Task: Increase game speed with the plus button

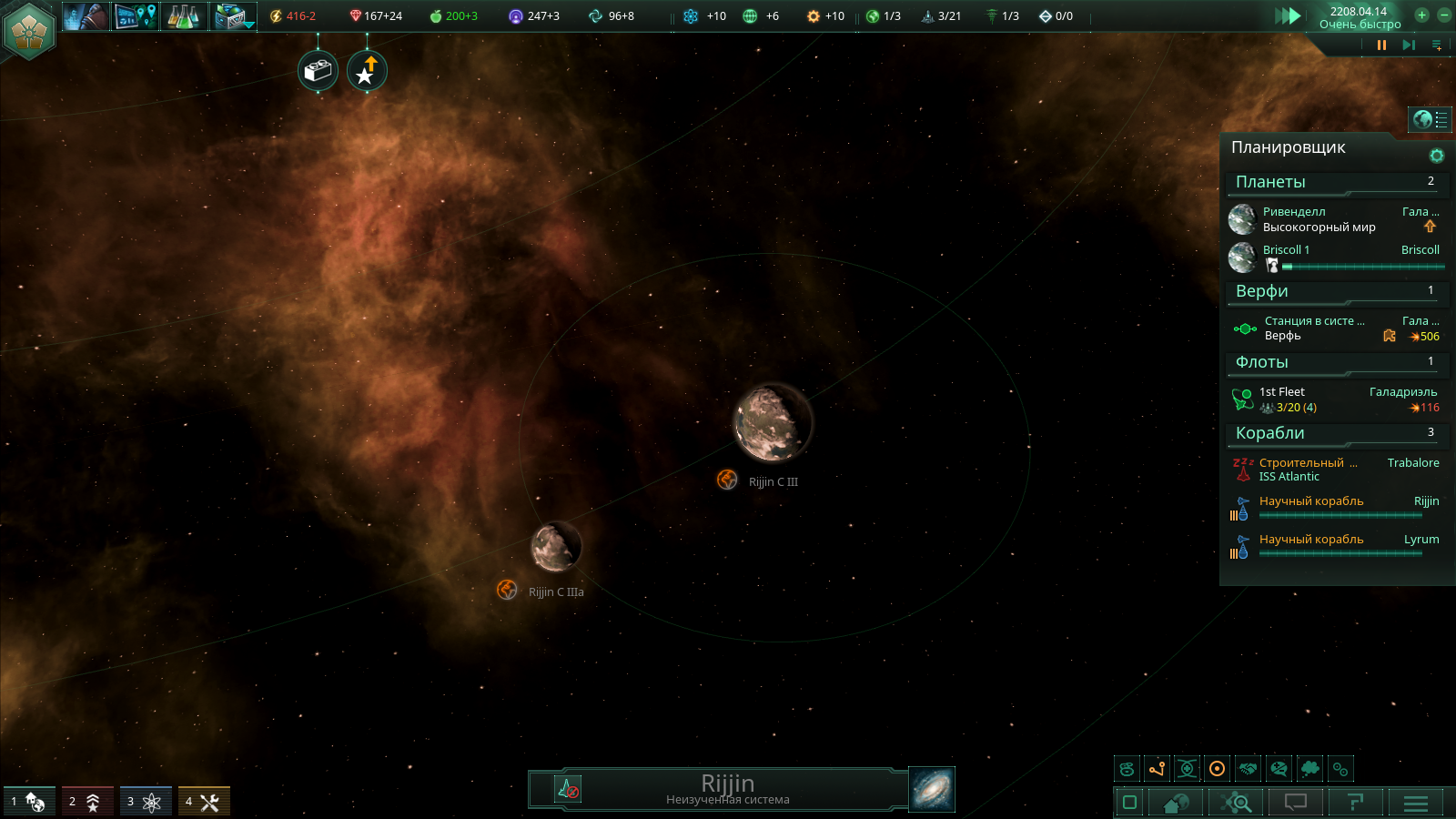Action: [x=1421, y=15]
